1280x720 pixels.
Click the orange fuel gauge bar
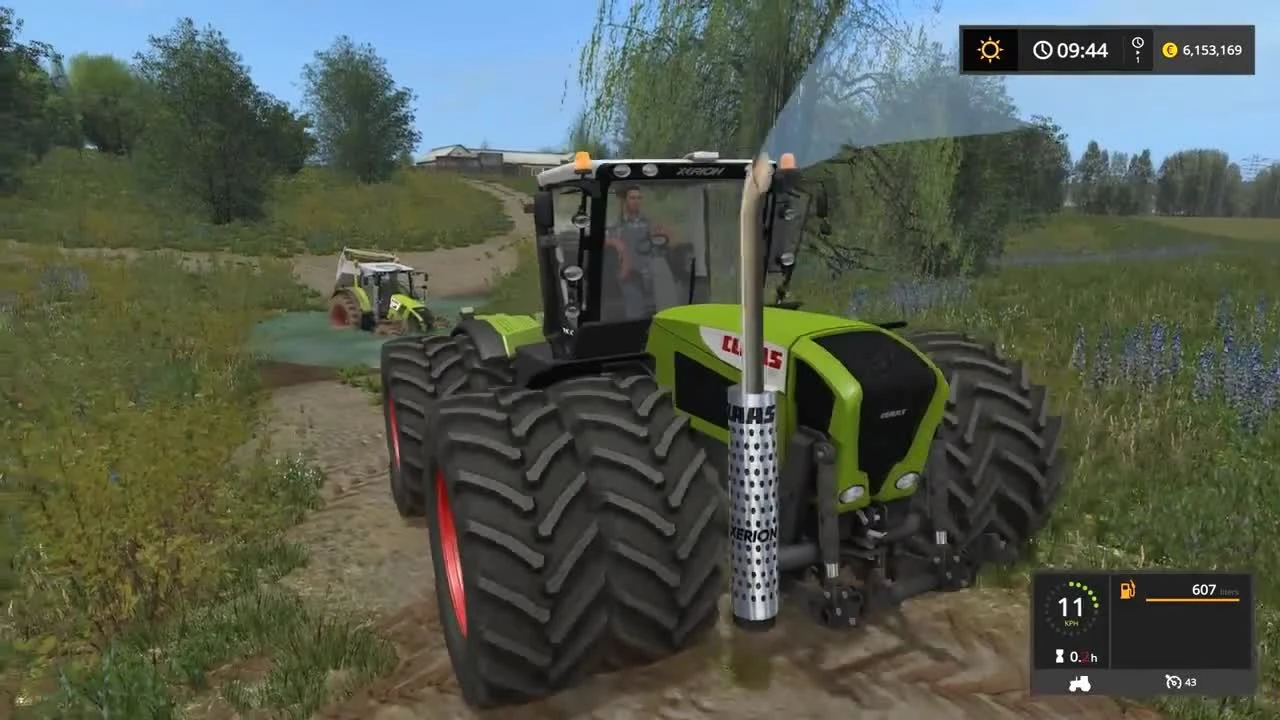pyautogui.click(x=1193, y=600)
